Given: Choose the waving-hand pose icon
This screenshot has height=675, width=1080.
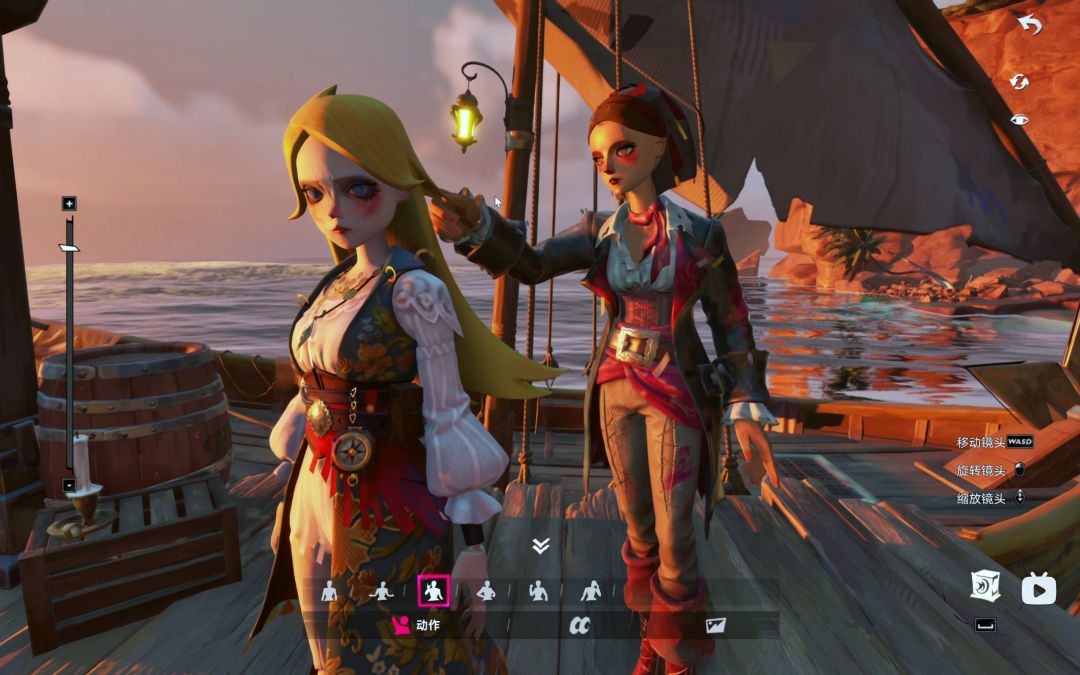Looking at the screenshot, I should (x=538, y=591).
